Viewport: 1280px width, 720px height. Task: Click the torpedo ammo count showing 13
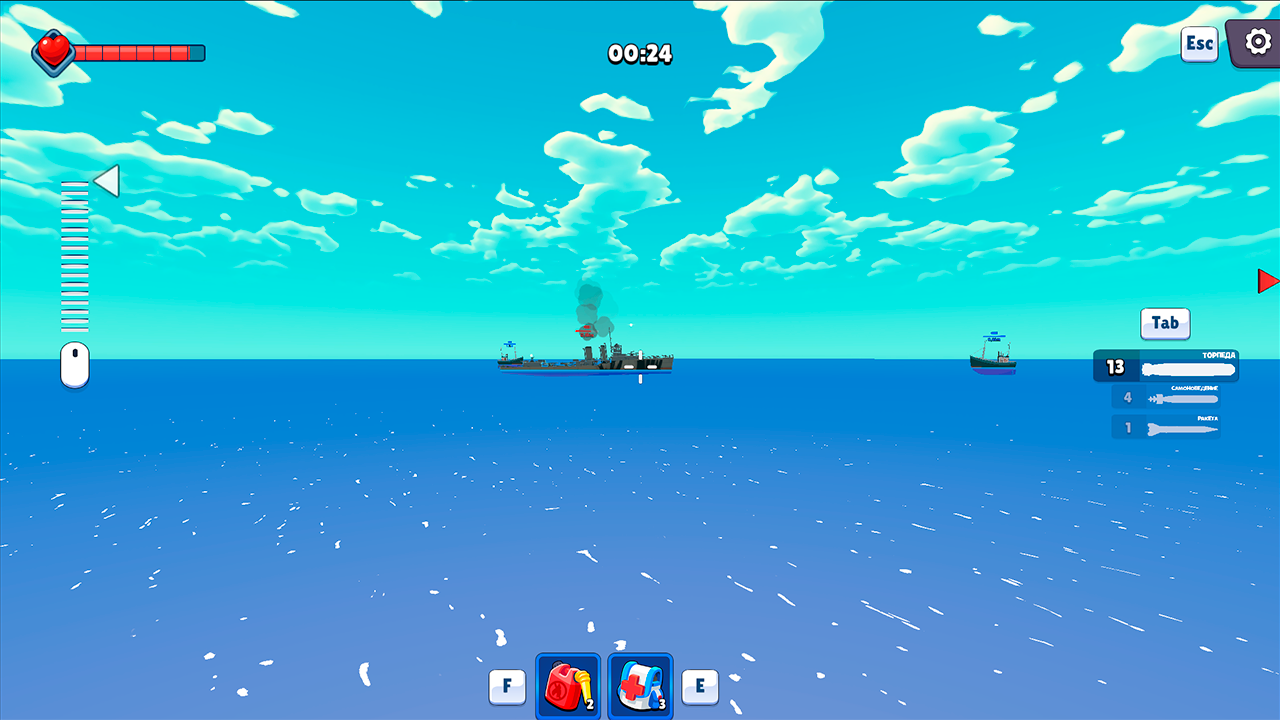(x=1117, y=366)
